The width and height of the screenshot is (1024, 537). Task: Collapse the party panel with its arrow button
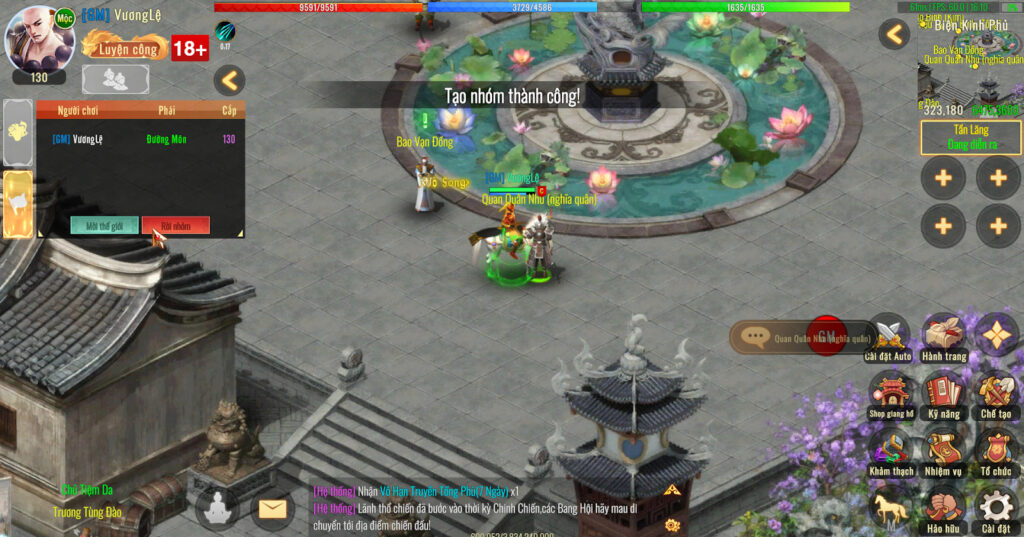pyautogui.click(x=230, y=80)
